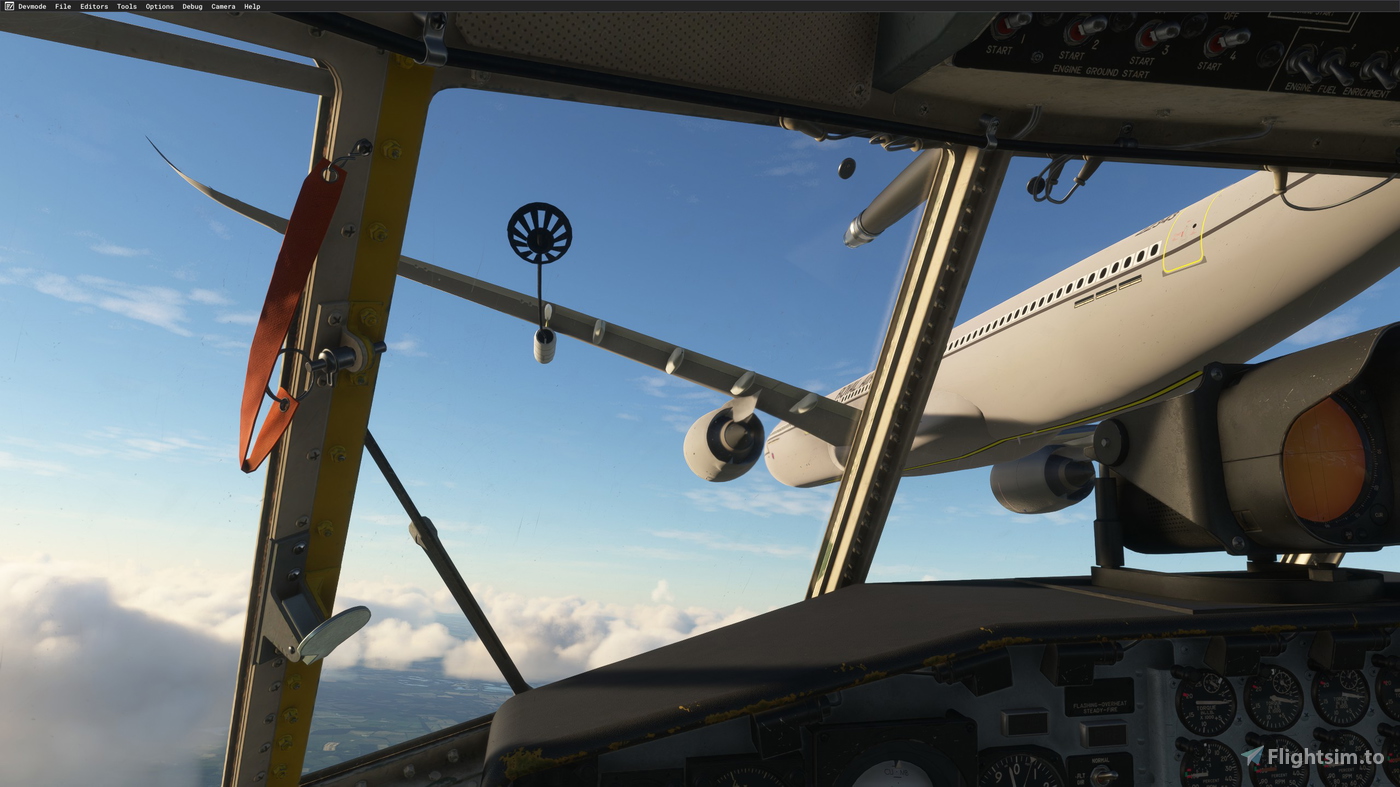This screenshot has width=1400, height=787.
Task: Open the Help menu
Action: (251, 6)
